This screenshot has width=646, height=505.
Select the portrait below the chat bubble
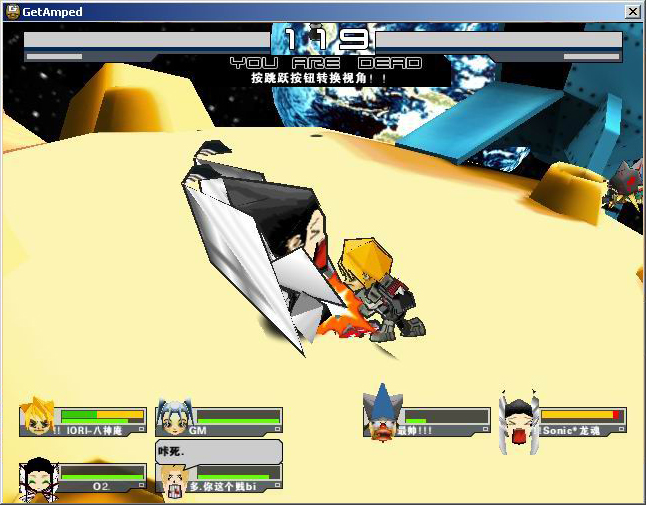174,483
